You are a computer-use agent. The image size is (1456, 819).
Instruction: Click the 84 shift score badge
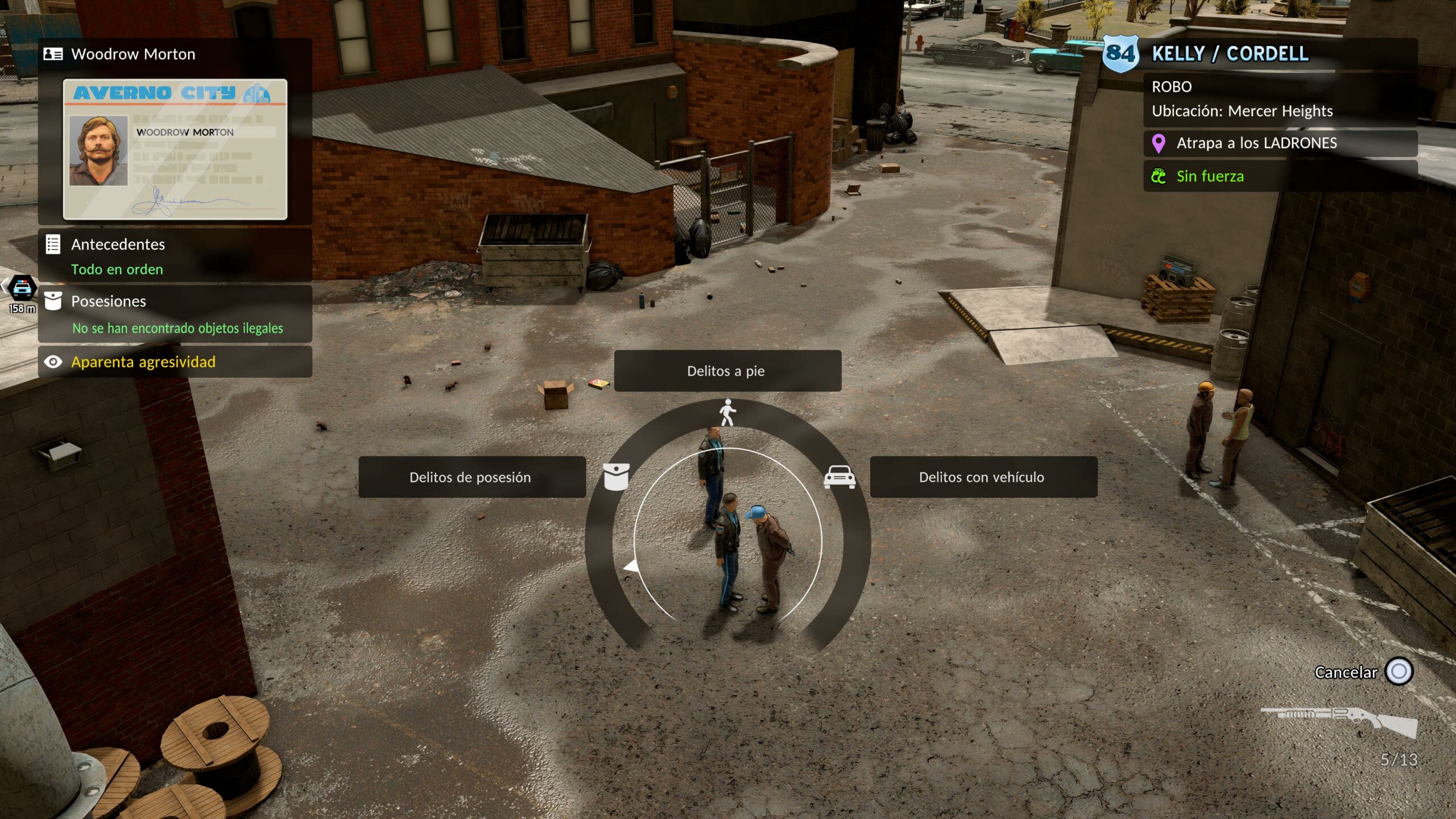(1120, 54)
